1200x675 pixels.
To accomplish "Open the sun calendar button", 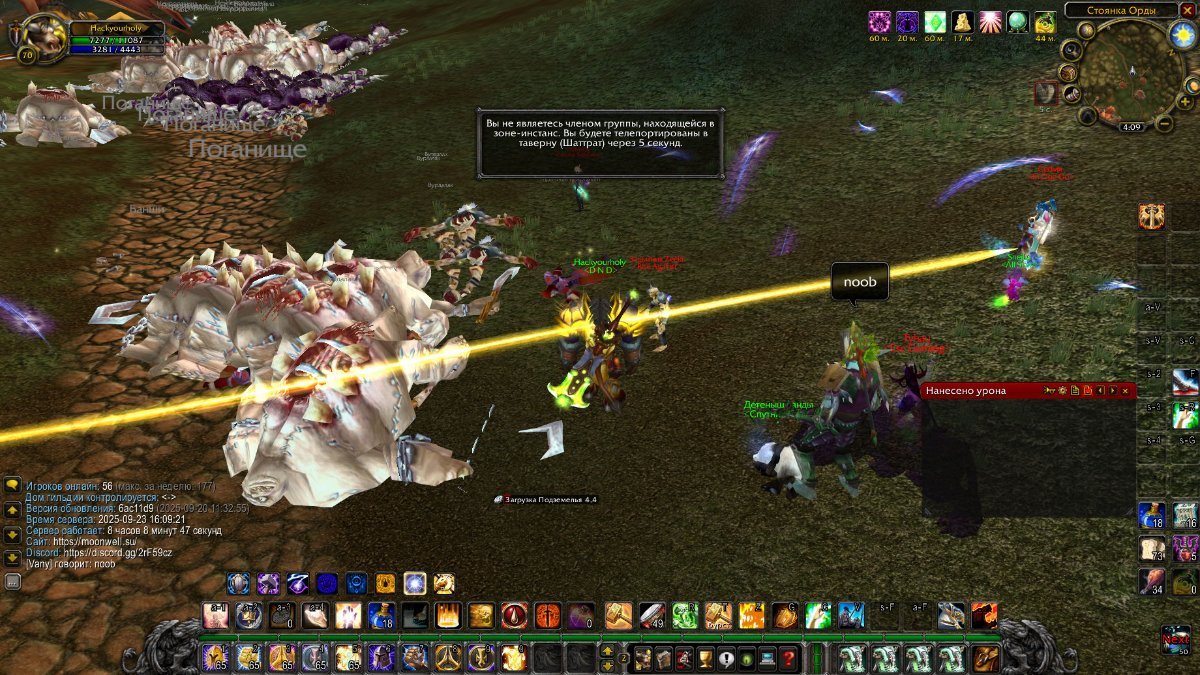I will tap(1181, 35).
